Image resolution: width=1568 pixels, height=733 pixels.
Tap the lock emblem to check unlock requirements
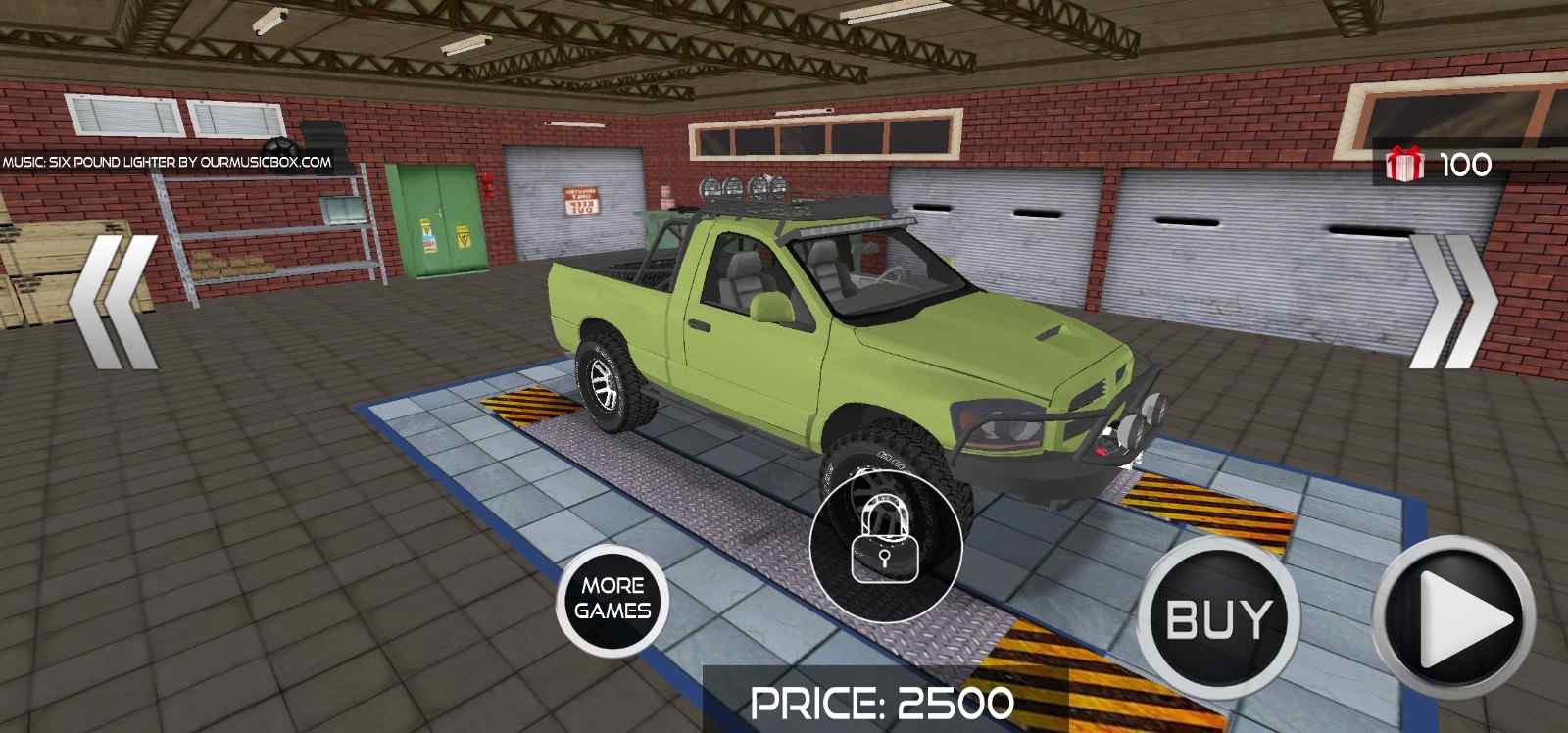[883, 542]
